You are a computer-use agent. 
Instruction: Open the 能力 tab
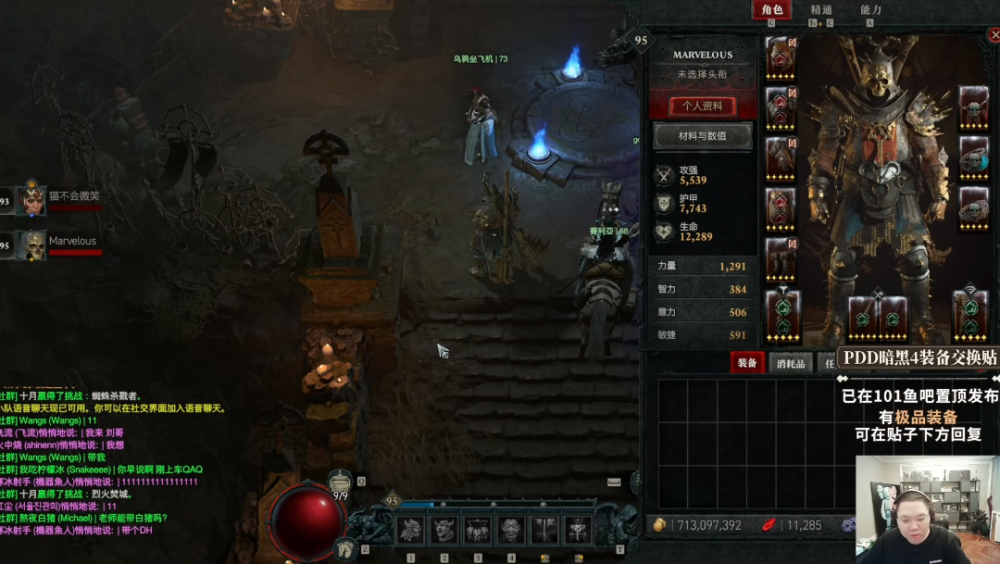click(x=870, y=10)
